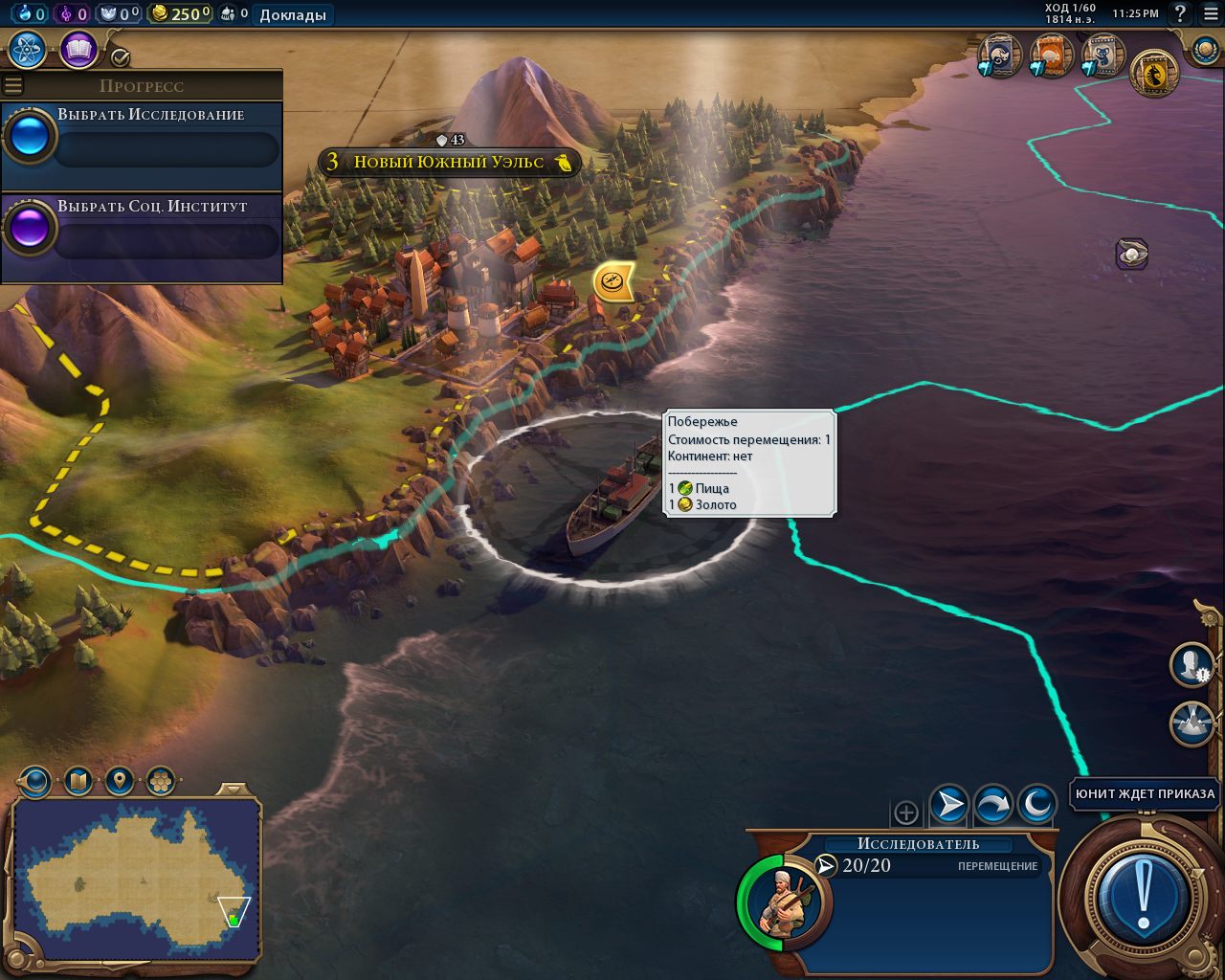Put the unit to sleep with moon icon

(1036, 805)
